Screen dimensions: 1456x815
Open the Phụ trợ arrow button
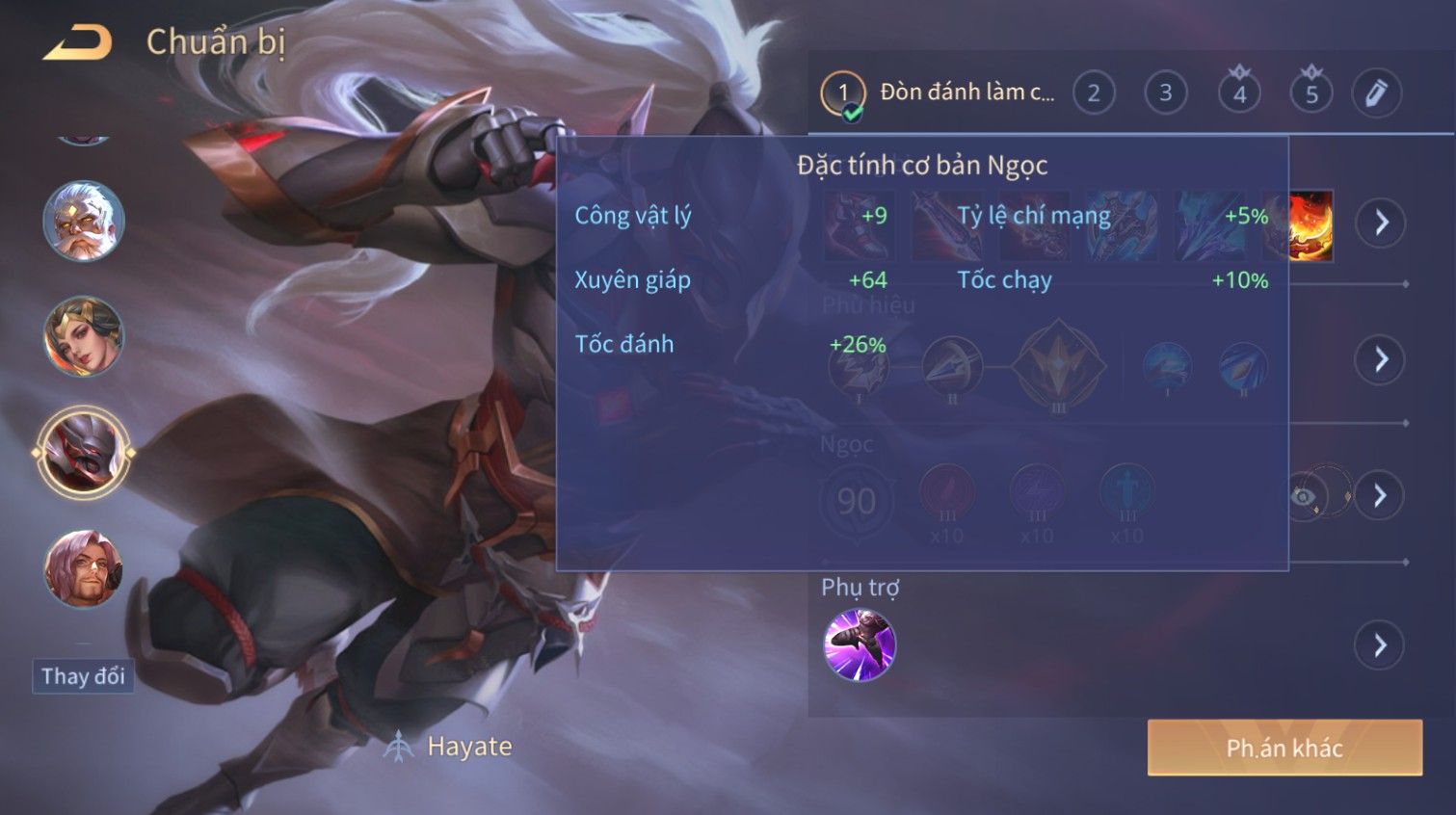pos(1381,644)
